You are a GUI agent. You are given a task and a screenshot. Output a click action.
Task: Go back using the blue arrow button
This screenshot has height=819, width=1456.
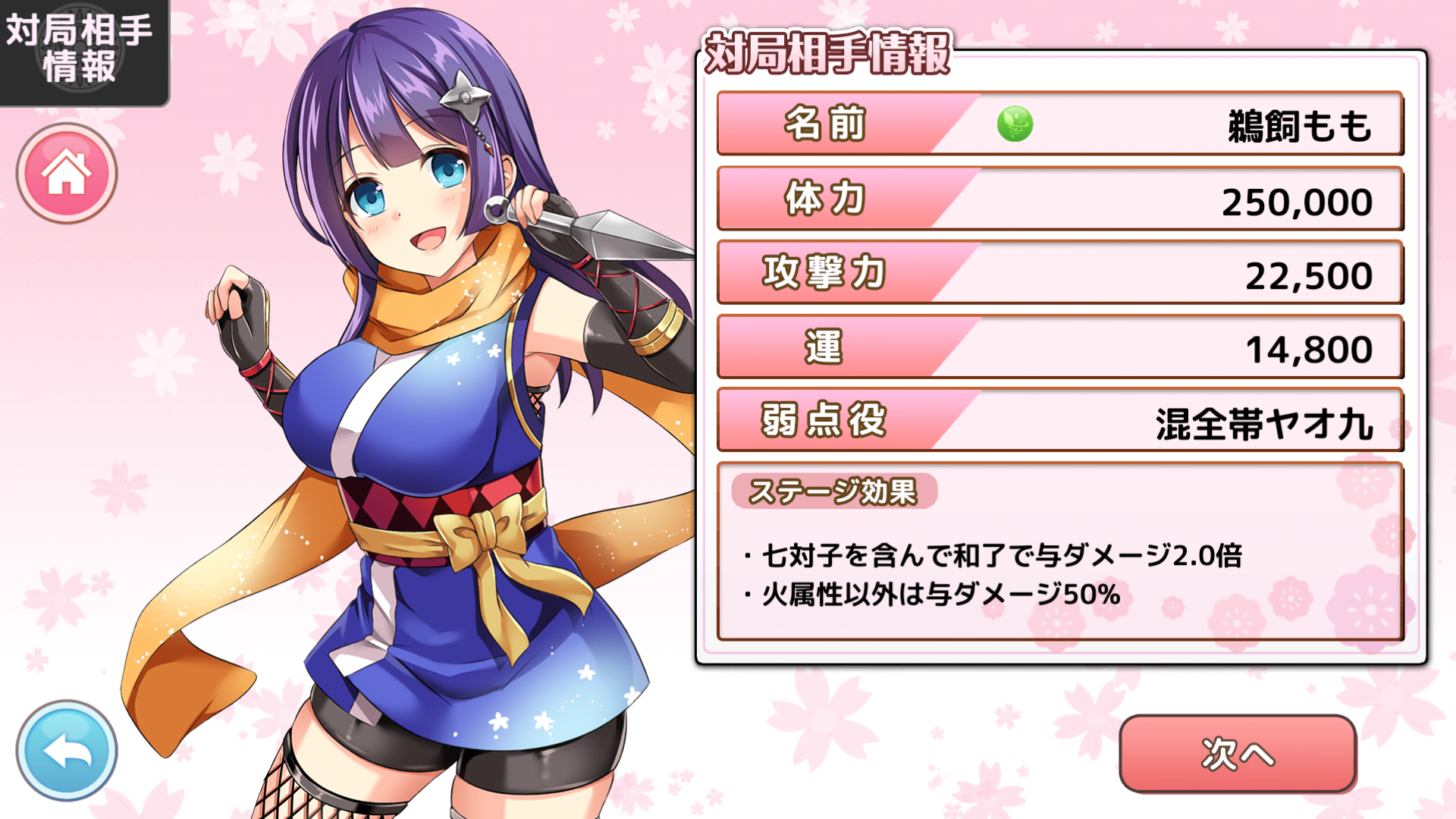tap(67, 751)
